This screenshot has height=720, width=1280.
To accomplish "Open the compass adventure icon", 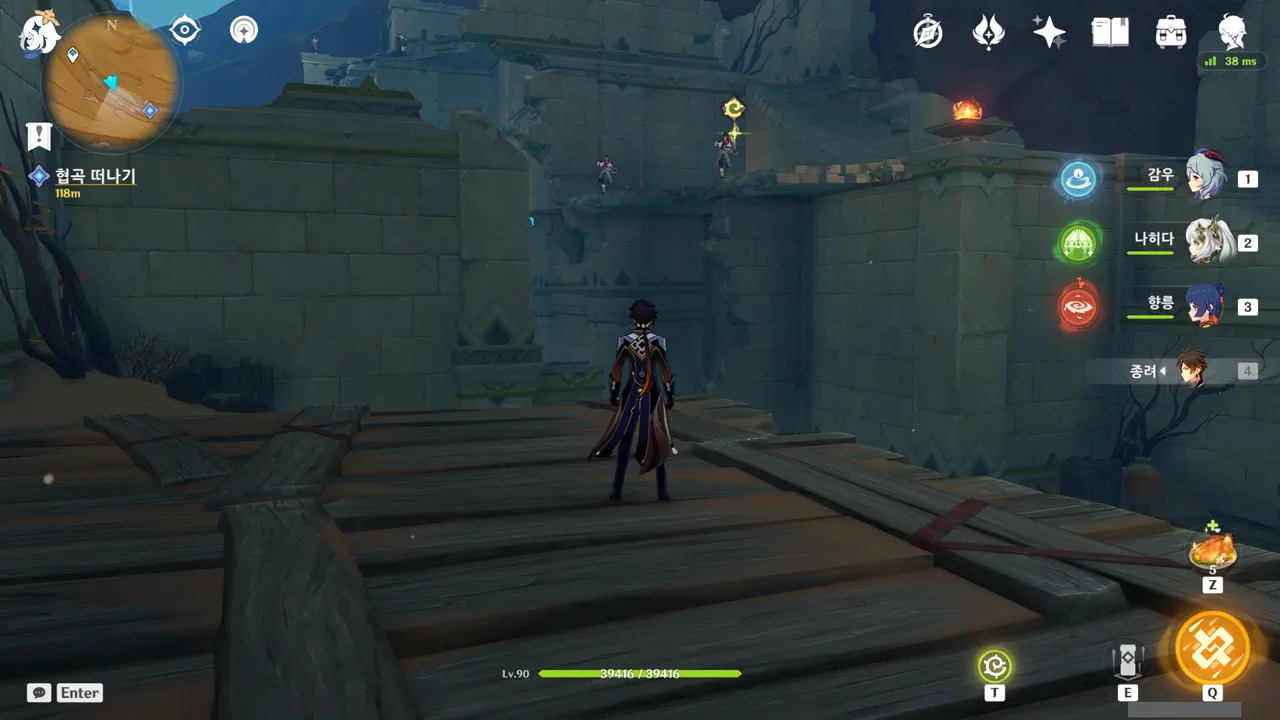I will pyautogui.click(x=928, y=32).
